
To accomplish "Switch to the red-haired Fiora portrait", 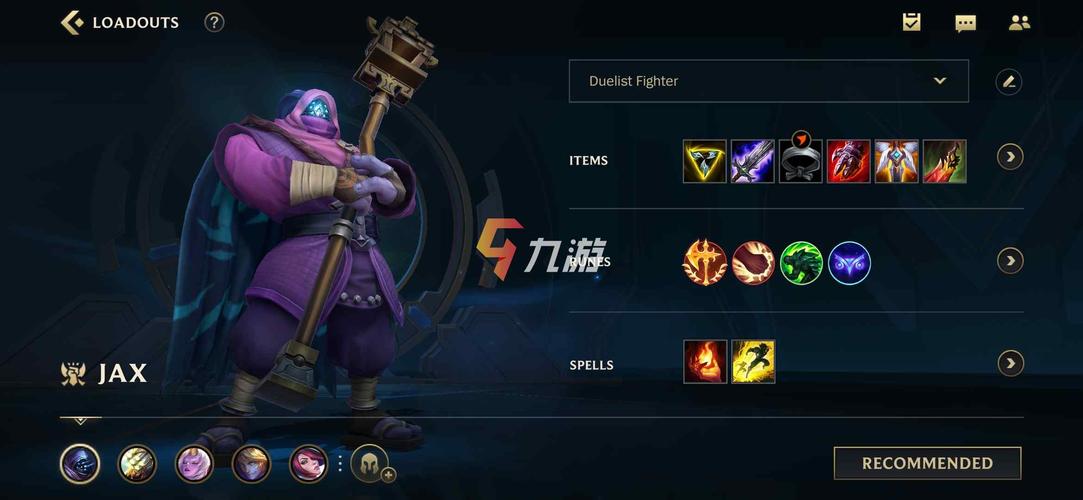I will pyautogui.click(x=309, y=463).
